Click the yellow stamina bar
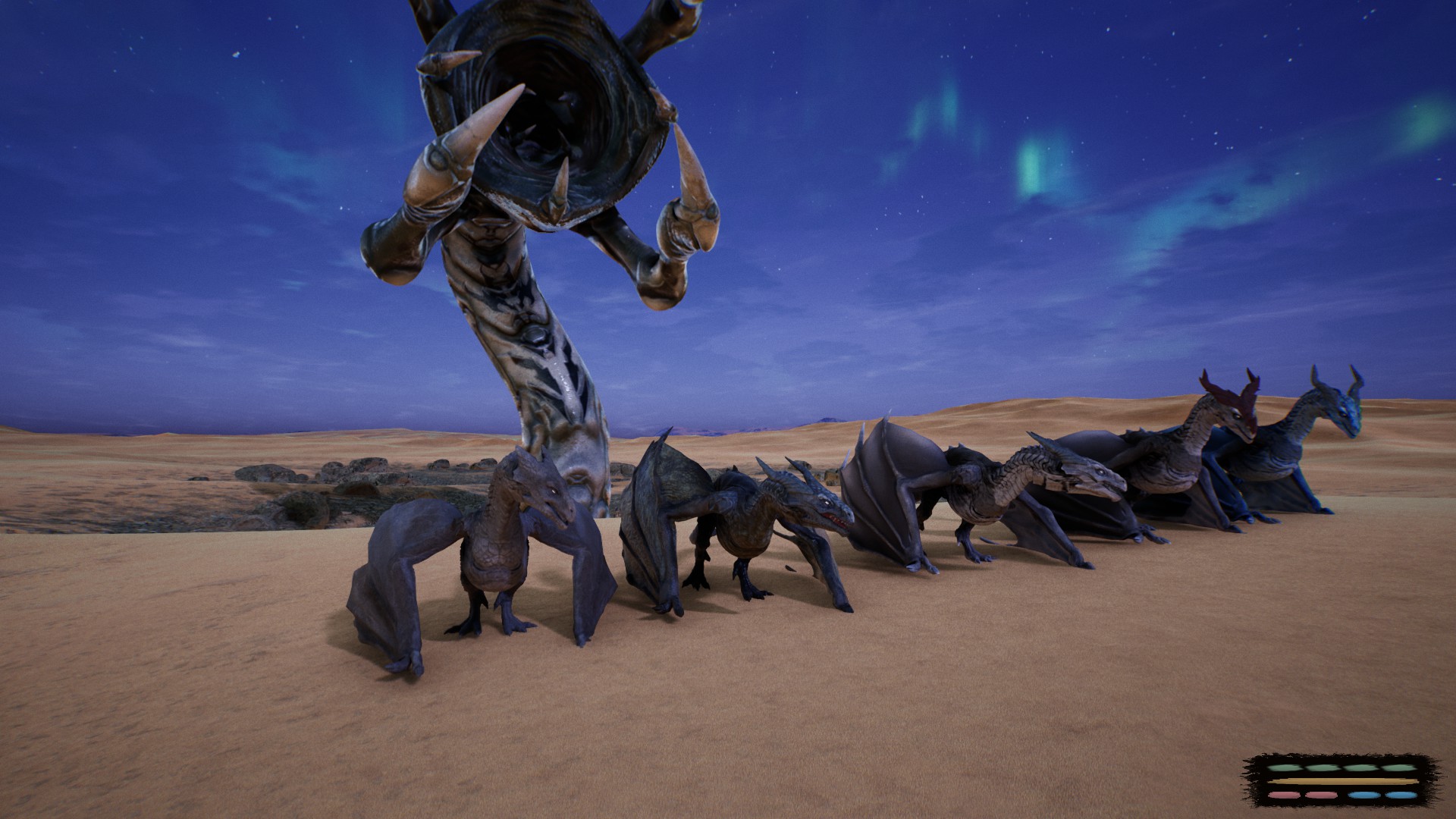Viewport: 1456px width, 819px height. click(1342, 781)
